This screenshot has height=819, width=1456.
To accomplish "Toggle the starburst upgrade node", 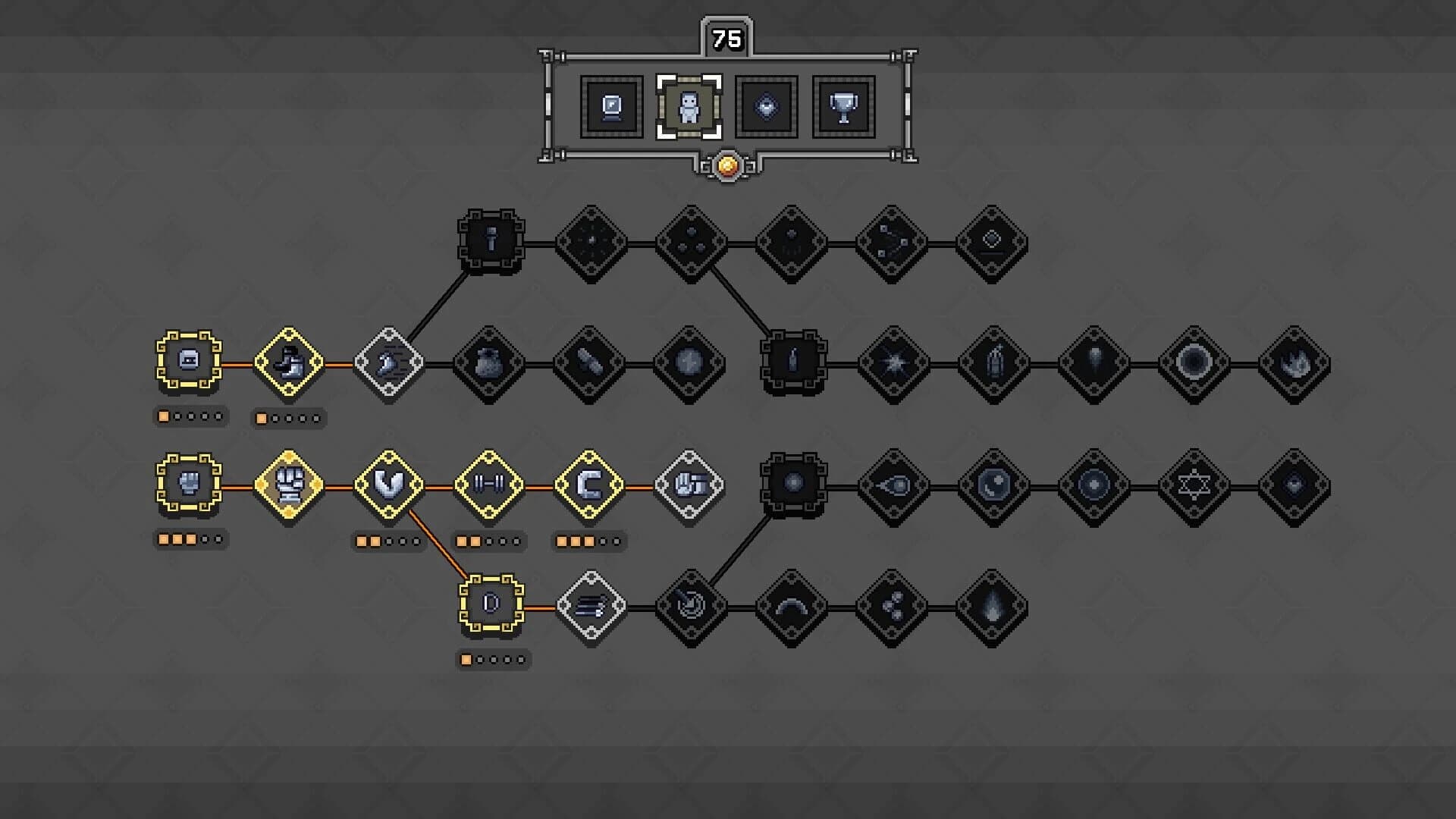I will pyautogui.click(x=895, y=362).
